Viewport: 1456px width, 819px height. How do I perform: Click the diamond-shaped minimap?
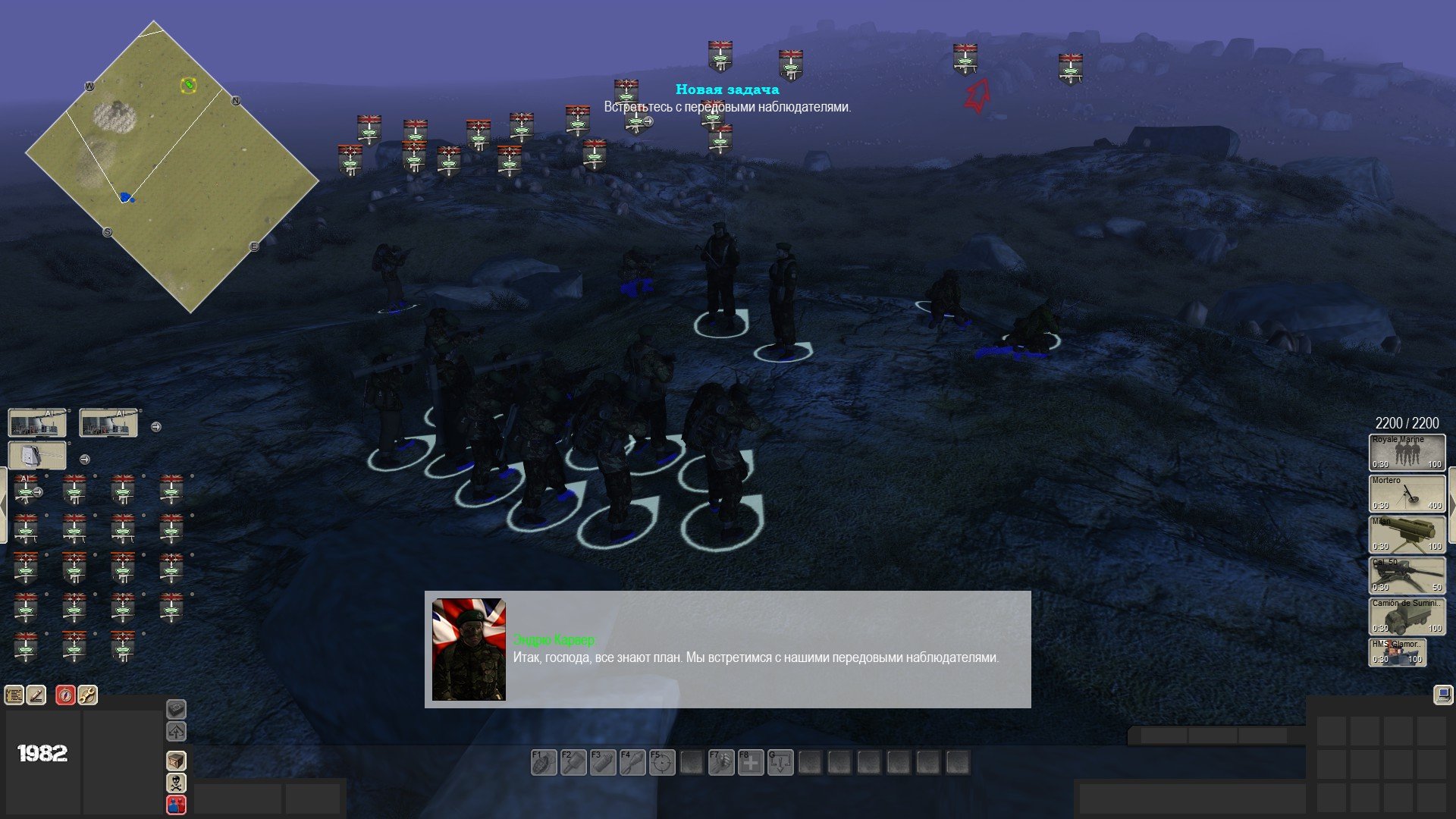point(172,167)
